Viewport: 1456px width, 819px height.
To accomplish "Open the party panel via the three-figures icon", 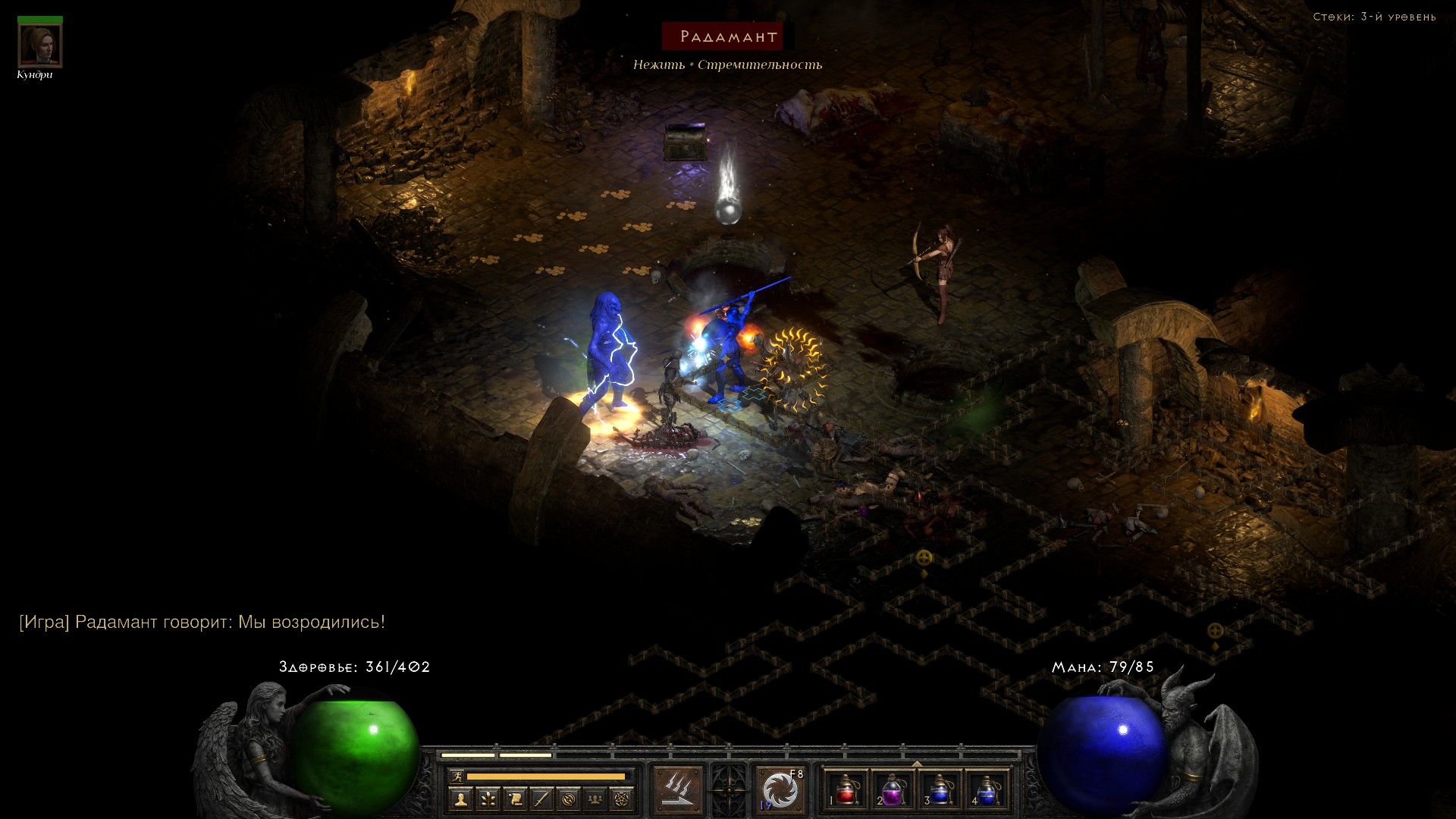I will [x=595, y=799].
